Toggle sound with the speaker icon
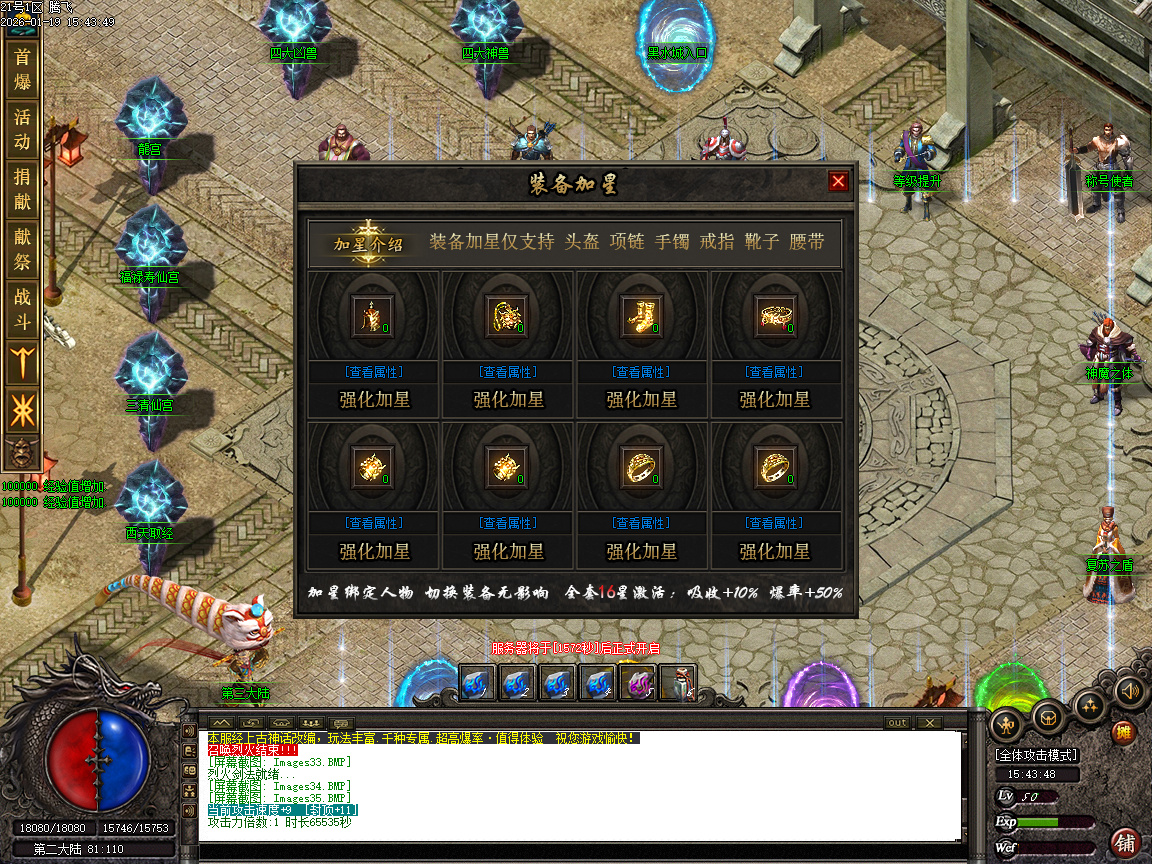Screen dimensions: 1152x864 click(1129, 690)
